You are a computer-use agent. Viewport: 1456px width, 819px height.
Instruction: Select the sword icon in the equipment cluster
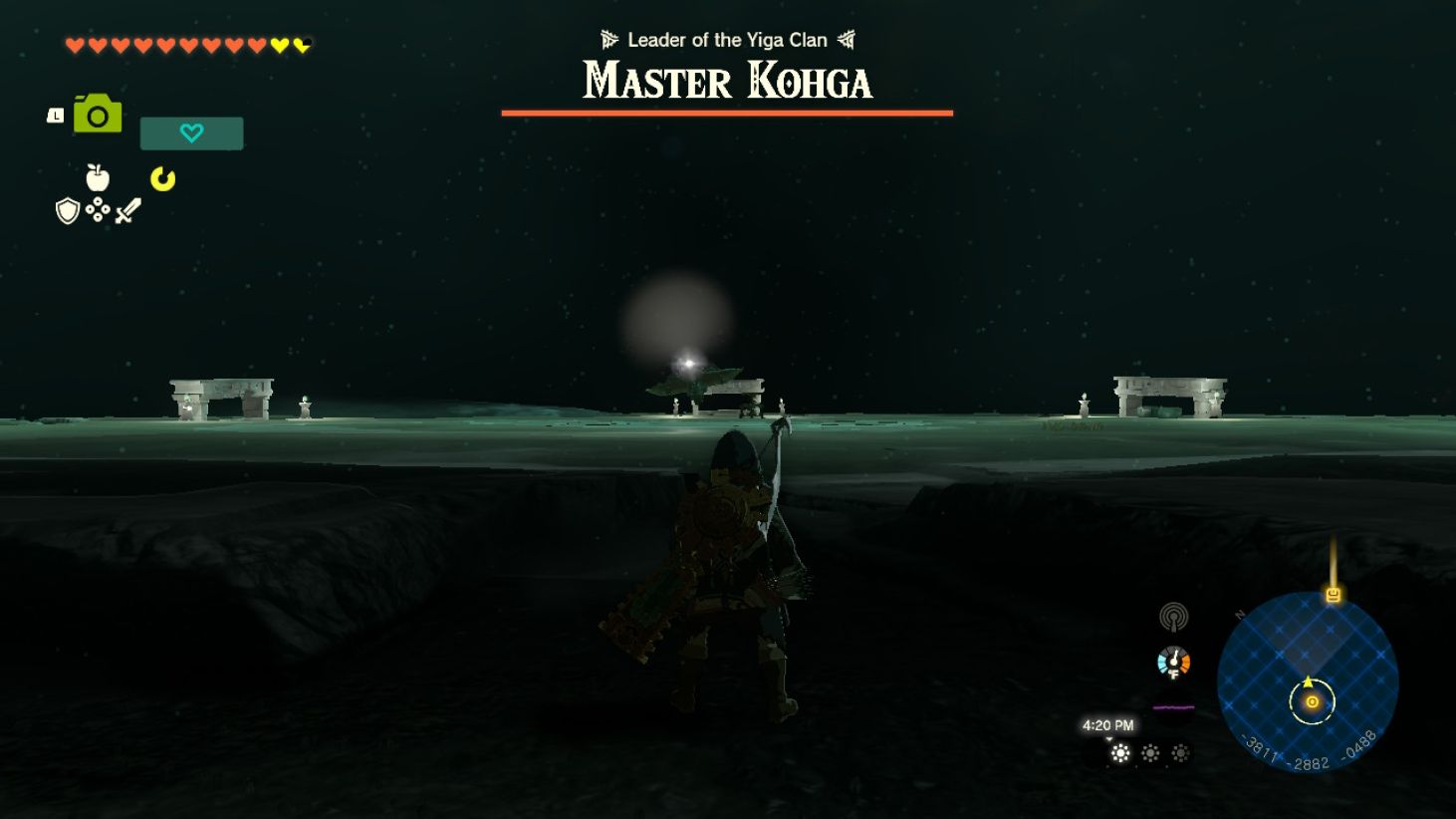point(128,210)
